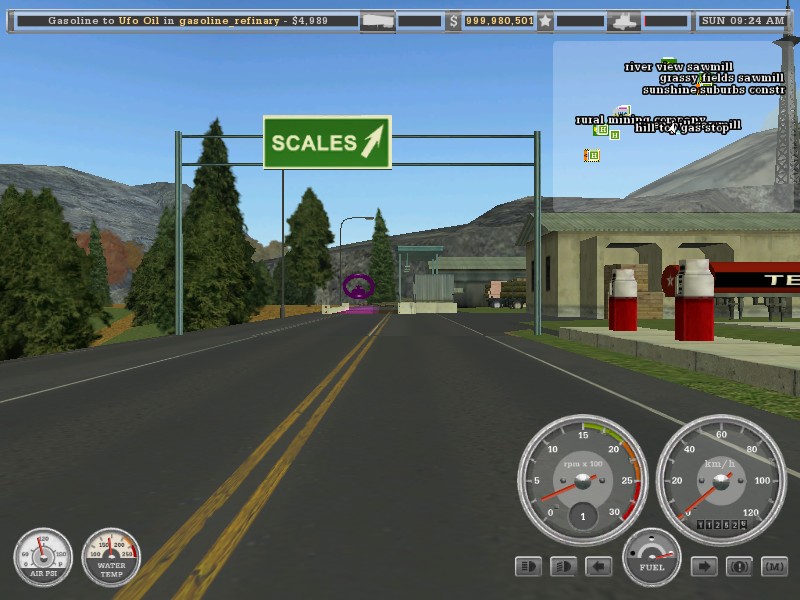Select the grassy fields sawmill map label
The height and width of the screenshot is (600, 800).
721,78
